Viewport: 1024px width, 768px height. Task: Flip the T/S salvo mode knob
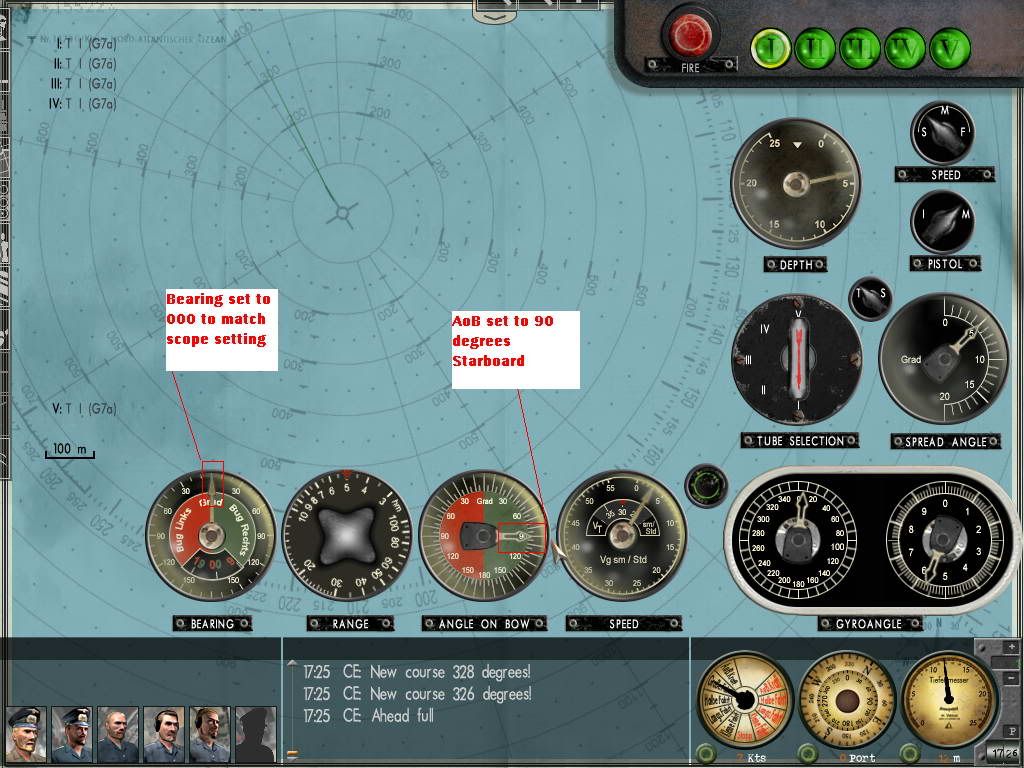869,297
